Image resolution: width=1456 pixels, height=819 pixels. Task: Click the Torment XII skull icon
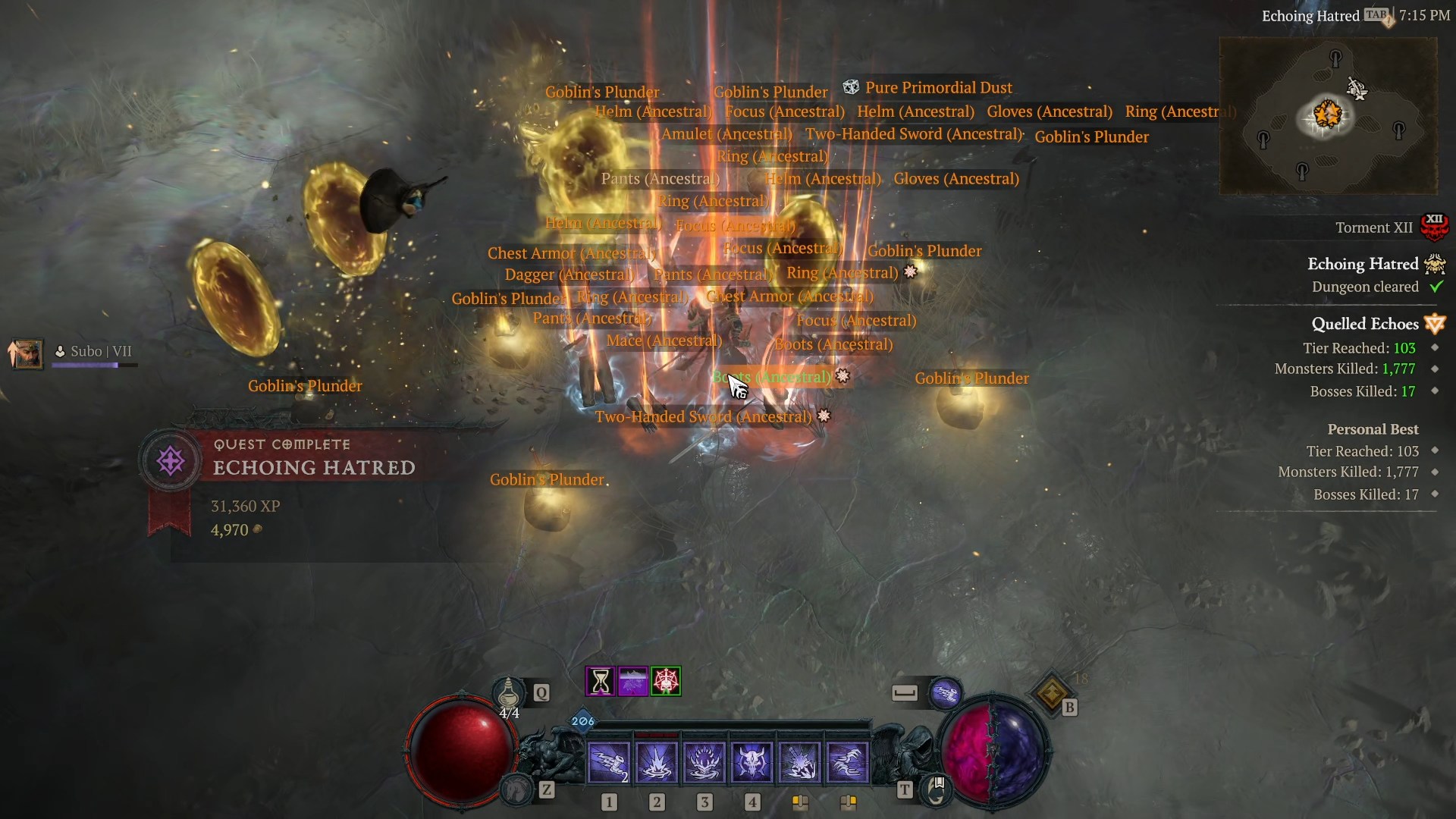point(1435,226)
